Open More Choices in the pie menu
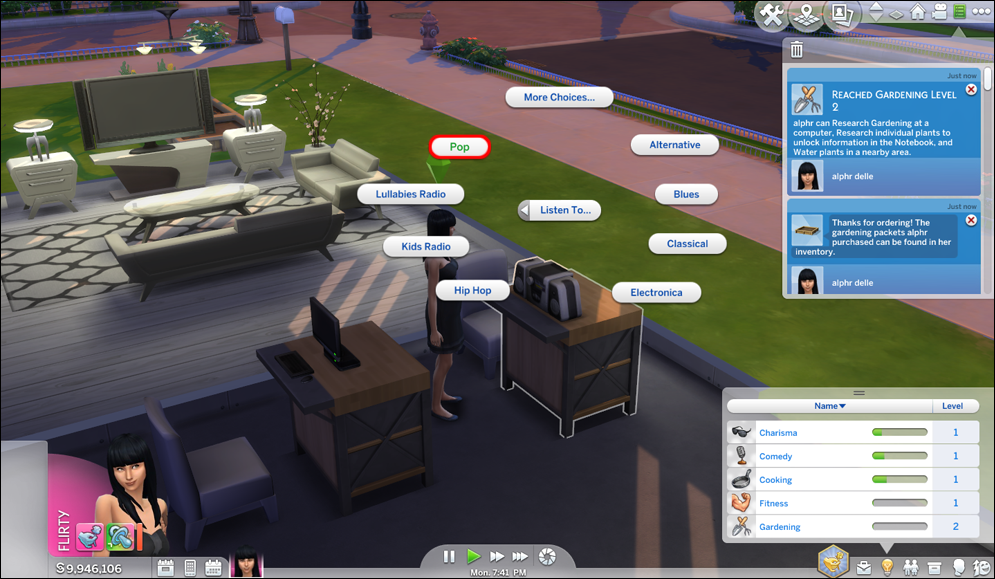 click(559, 97)
